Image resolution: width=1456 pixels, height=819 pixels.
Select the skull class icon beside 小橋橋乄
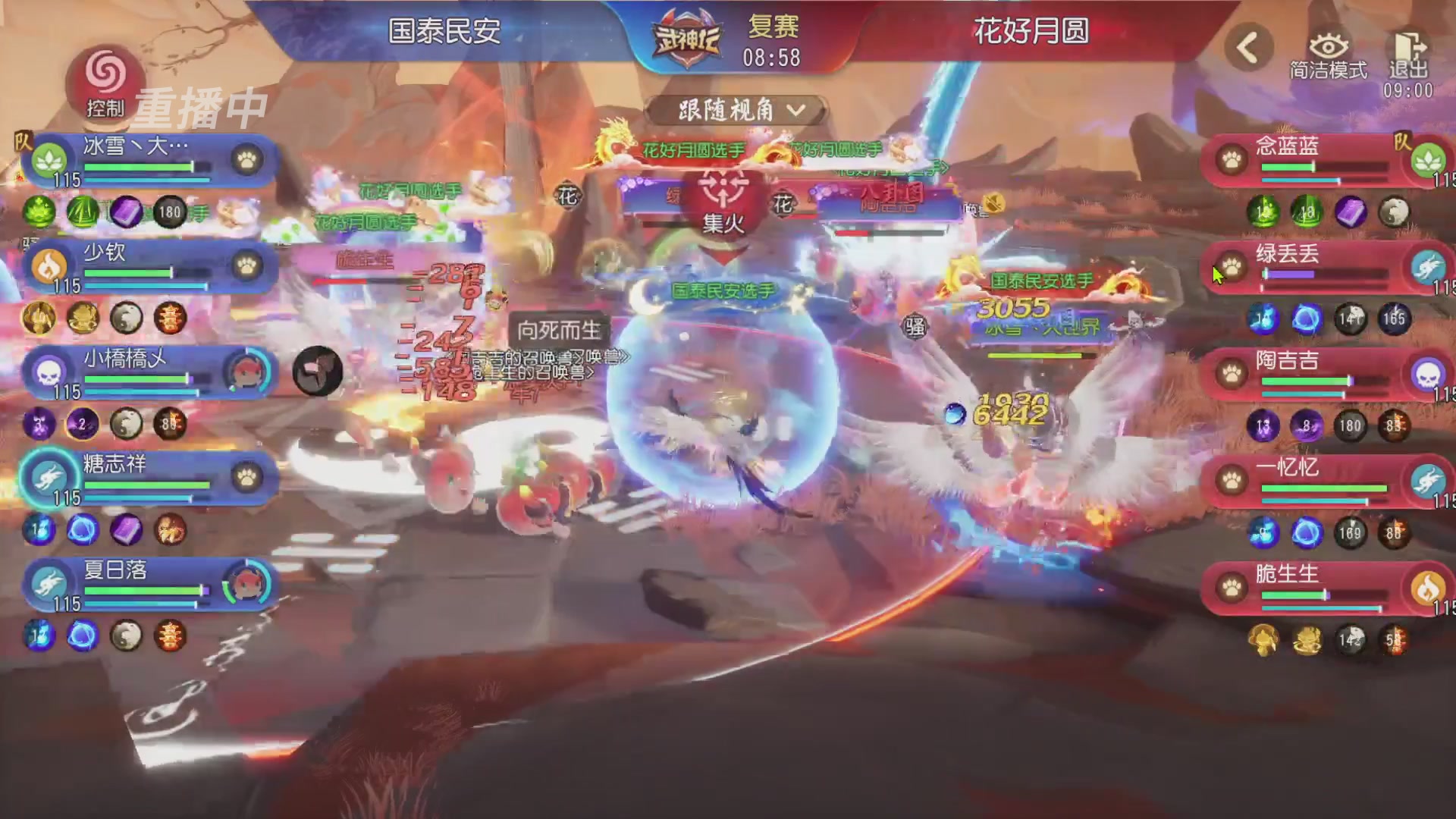48,374
